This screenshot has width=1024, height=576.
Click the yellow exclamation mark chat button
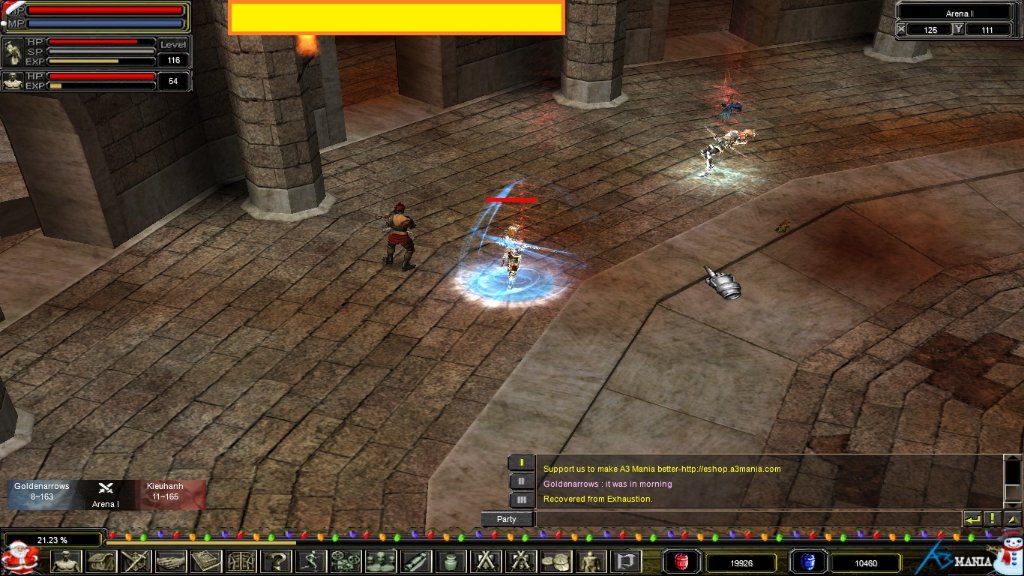pyautogui.click(x=992, y=519)
